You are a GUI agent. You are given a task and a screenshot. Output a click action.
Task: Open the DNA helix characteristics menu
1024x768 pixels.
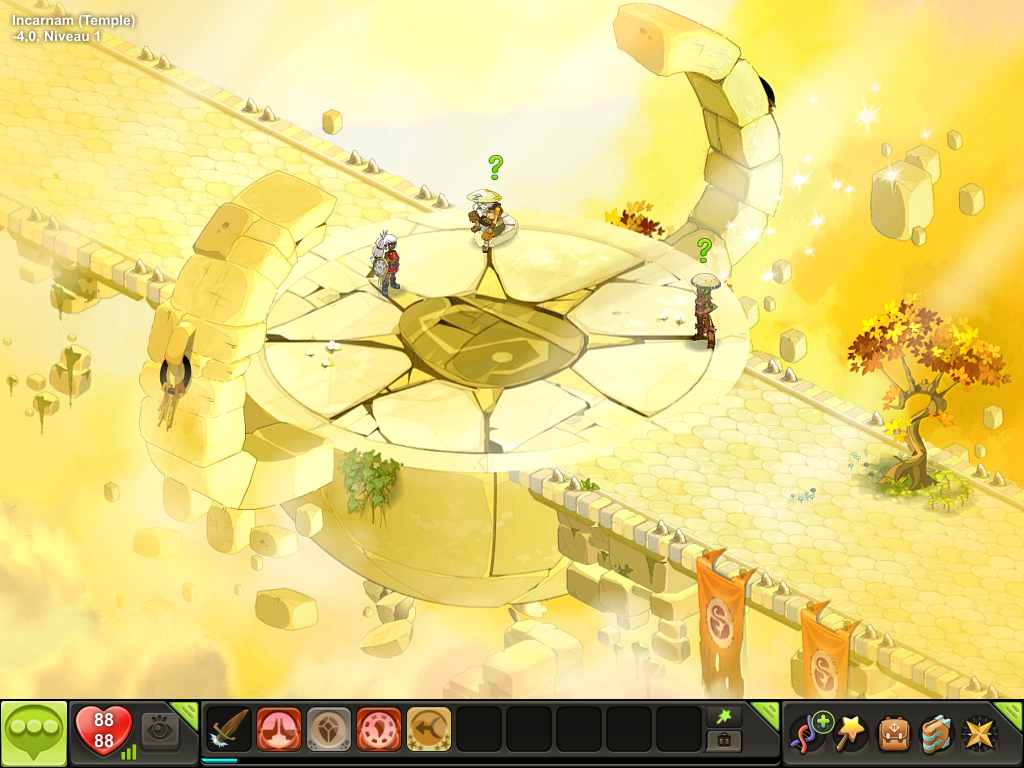807,733
